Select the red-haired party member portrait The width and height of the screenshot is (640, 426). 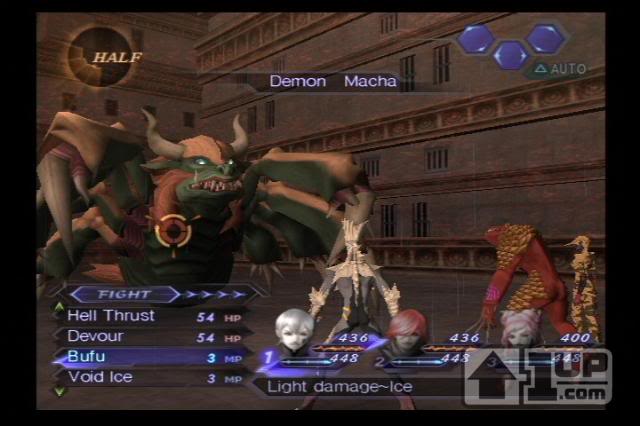pyautogui.click(x=407, y=332)
